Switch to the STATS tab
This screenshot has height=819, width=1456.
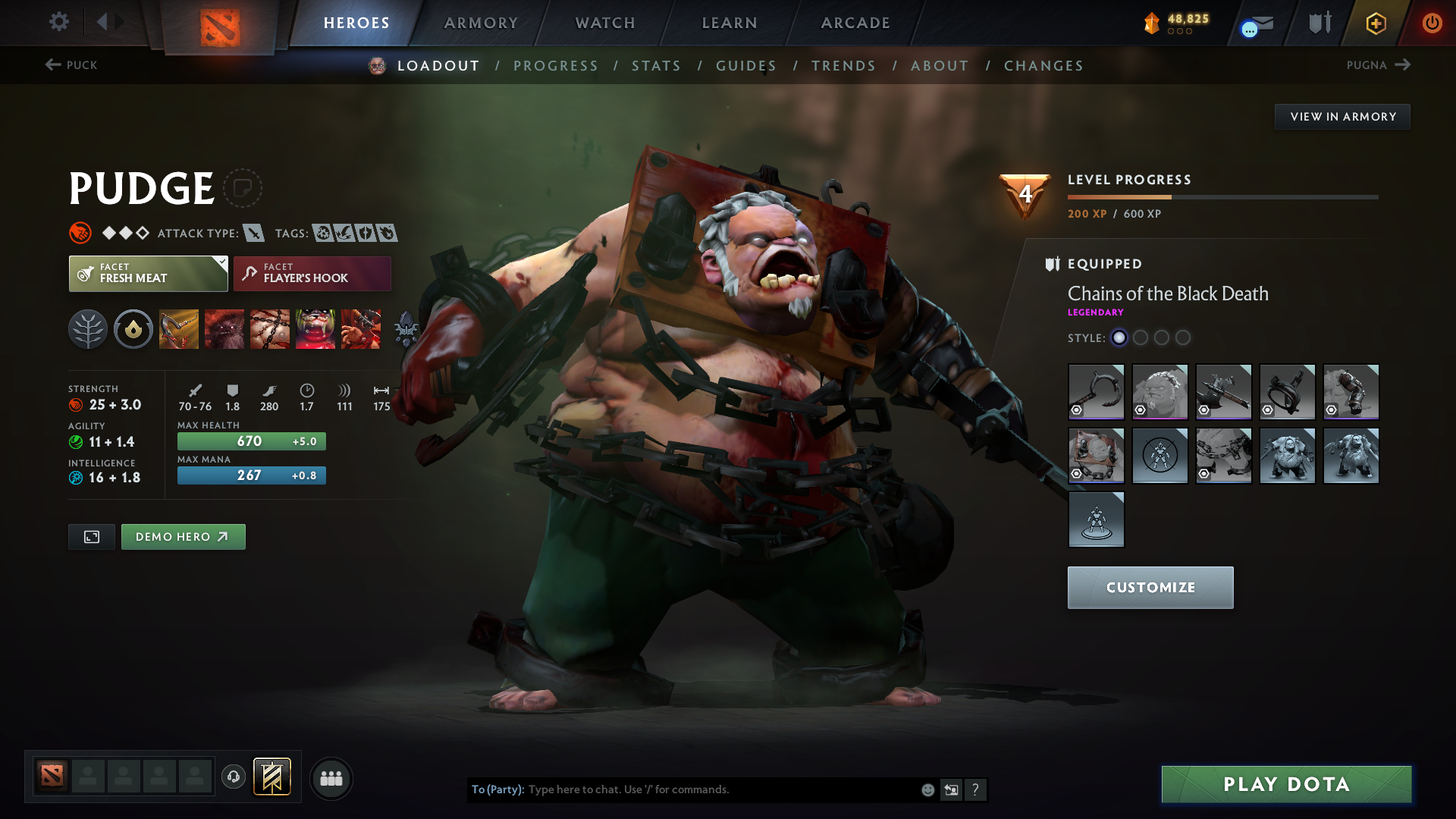[657, 65]
